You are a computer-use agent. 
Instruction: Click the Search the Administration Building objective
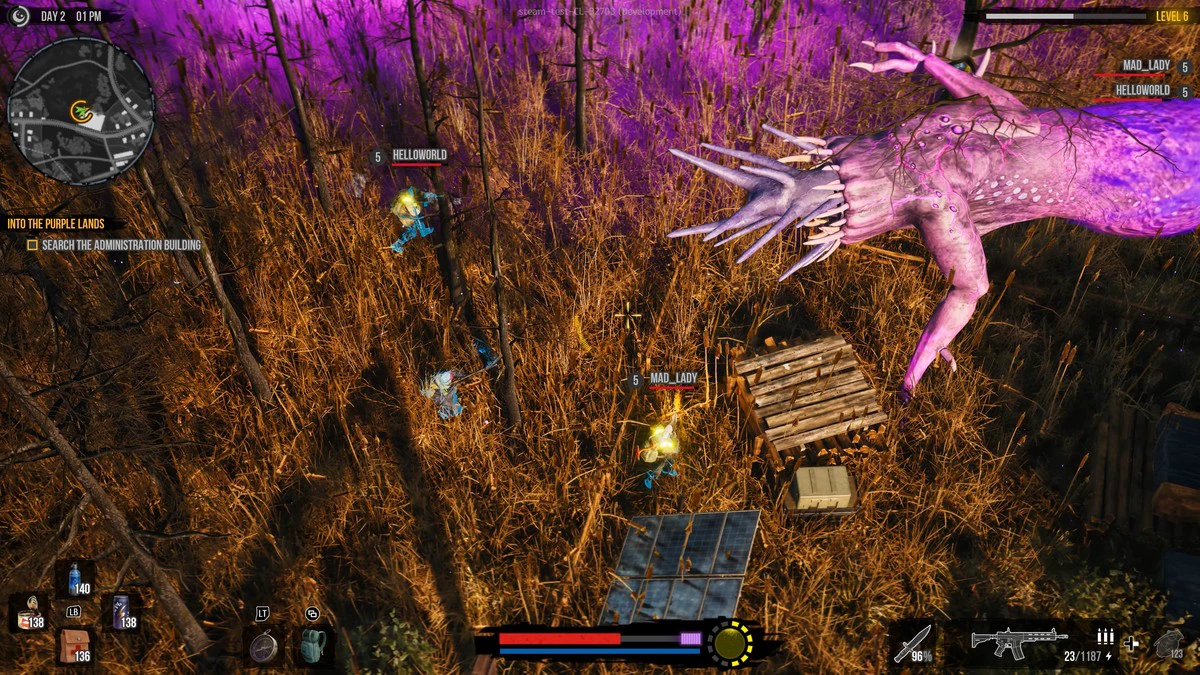tap(120, 245)
